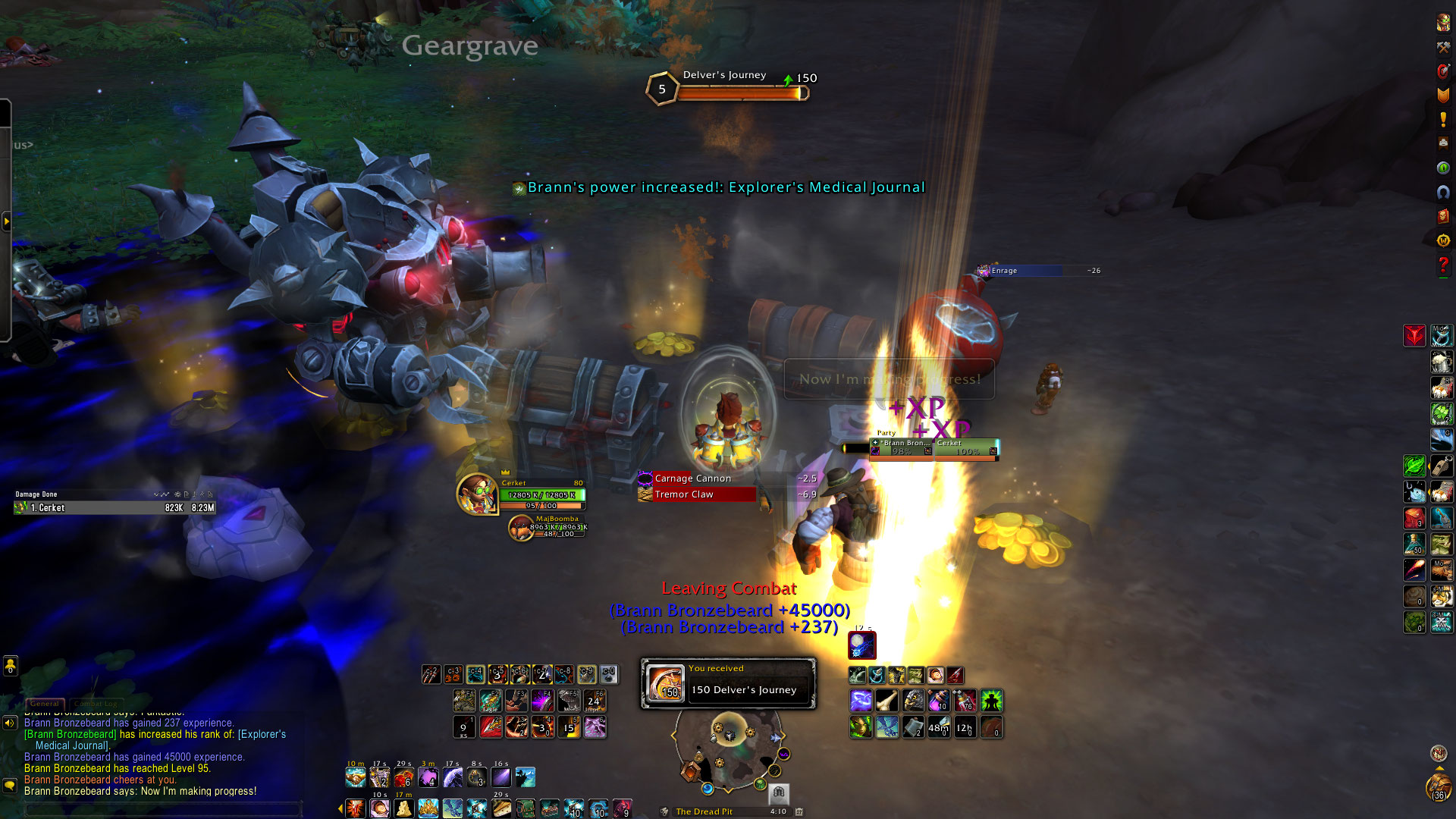Select Cerket's player portrait frame
The width and height of the screenshot is (1456, 819).
tap(477, 494)
